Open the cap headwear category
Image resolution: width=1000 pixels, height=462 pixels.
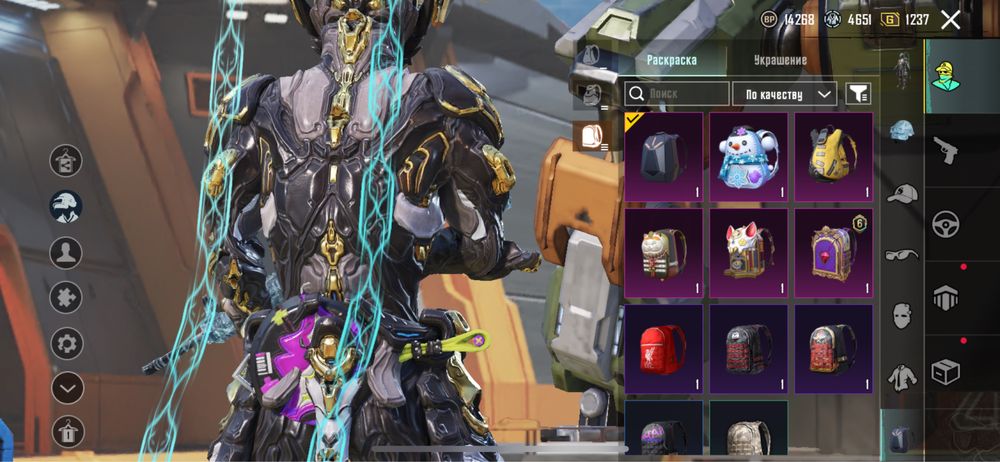pyautogui.click(x=902, y=193)
